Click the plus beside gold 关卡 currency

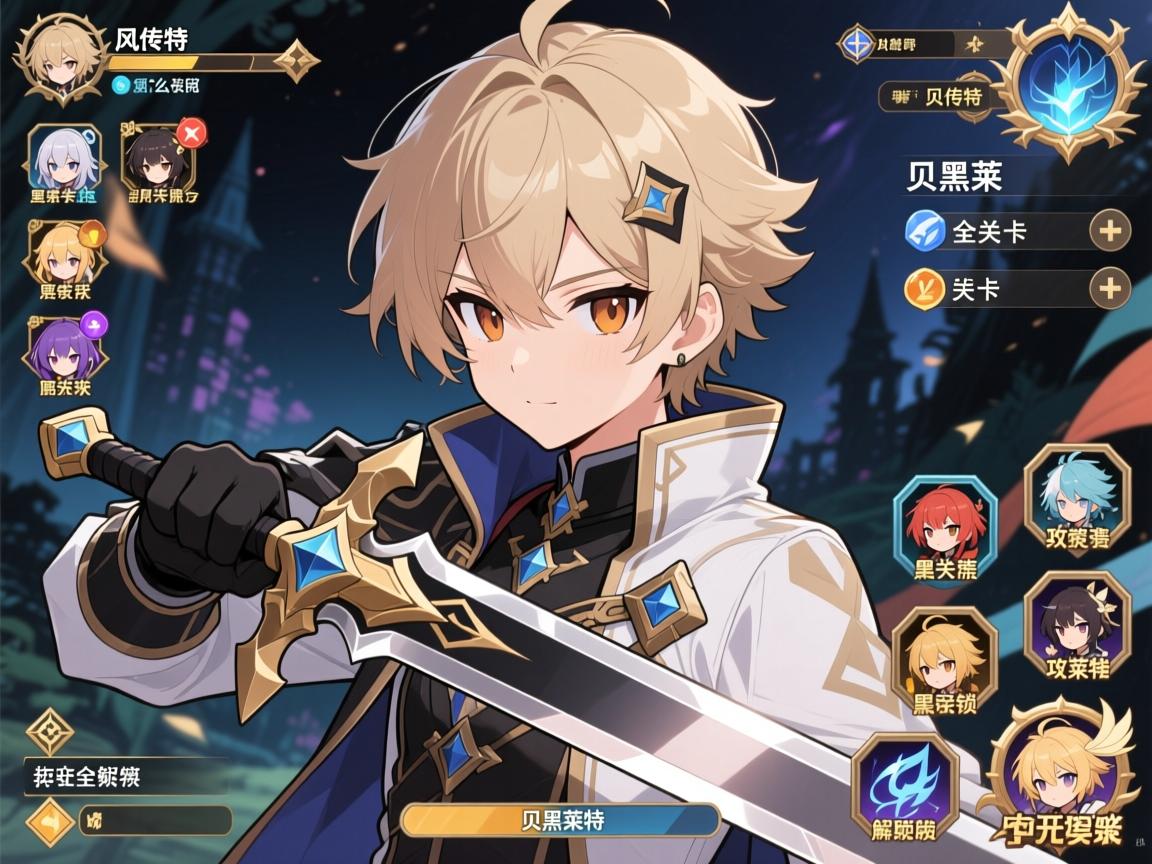tap(1109, 289)
